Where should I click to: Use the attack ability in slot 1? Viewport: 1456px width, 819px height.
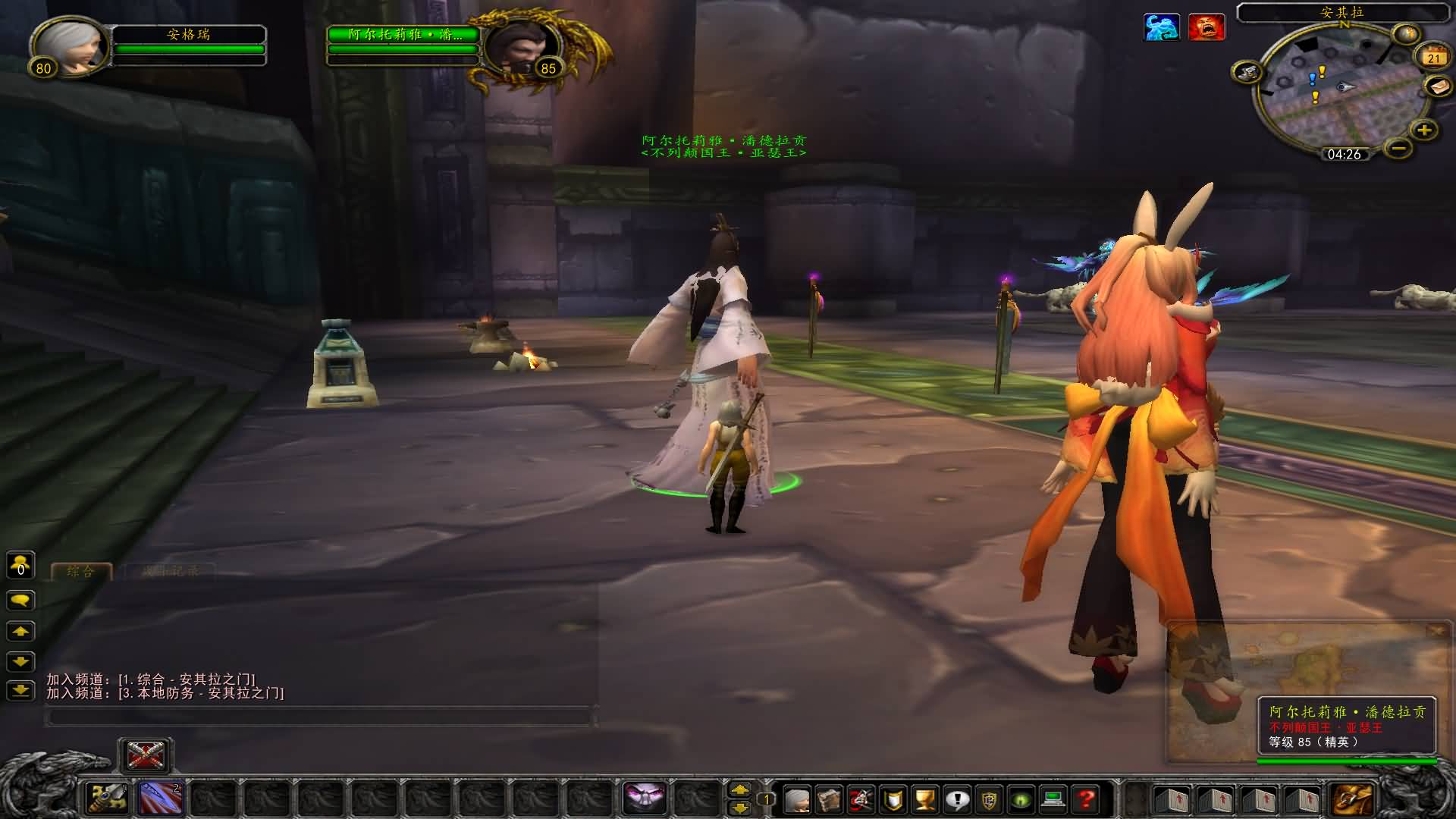(x=107, y=798)
